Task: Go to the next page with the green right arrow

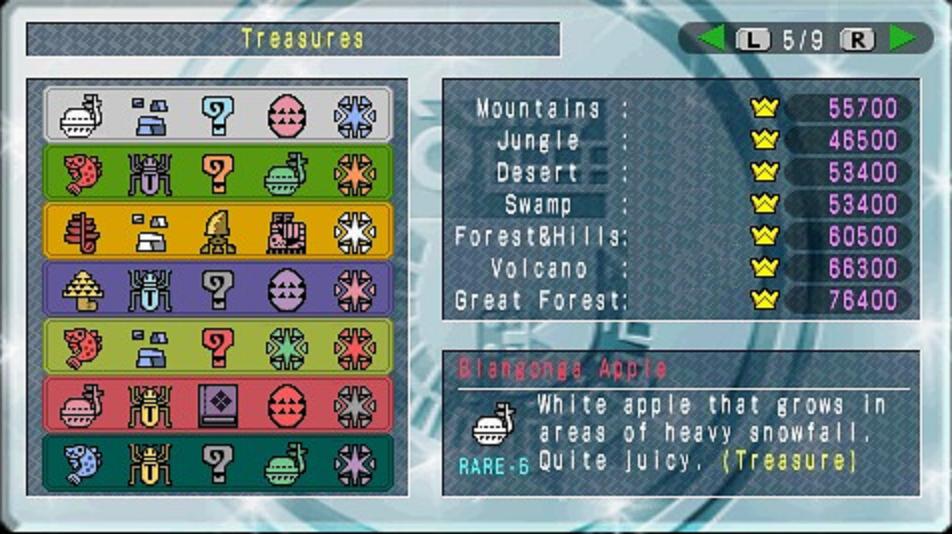Action: (901, 39)
